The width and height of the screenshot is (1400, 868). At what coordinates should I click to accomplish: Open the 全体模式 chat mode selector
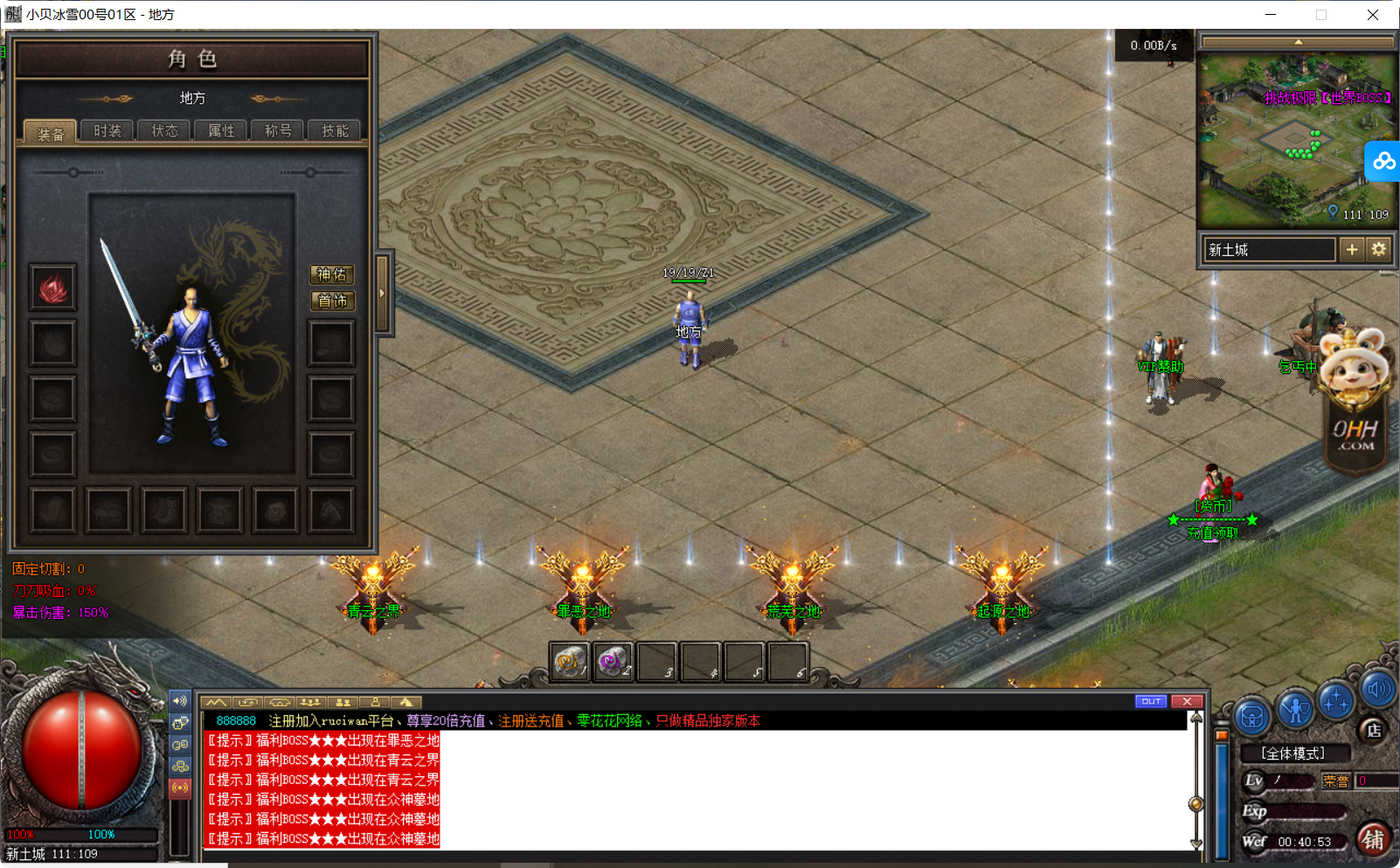[x=1295, y=753]
